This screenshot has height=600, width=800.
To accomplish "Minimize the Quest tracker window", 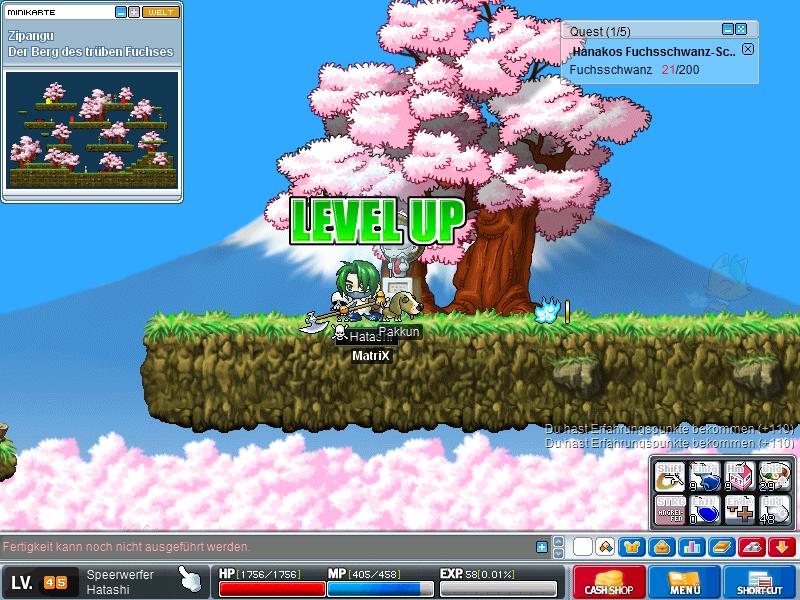I will pos(728,30).
